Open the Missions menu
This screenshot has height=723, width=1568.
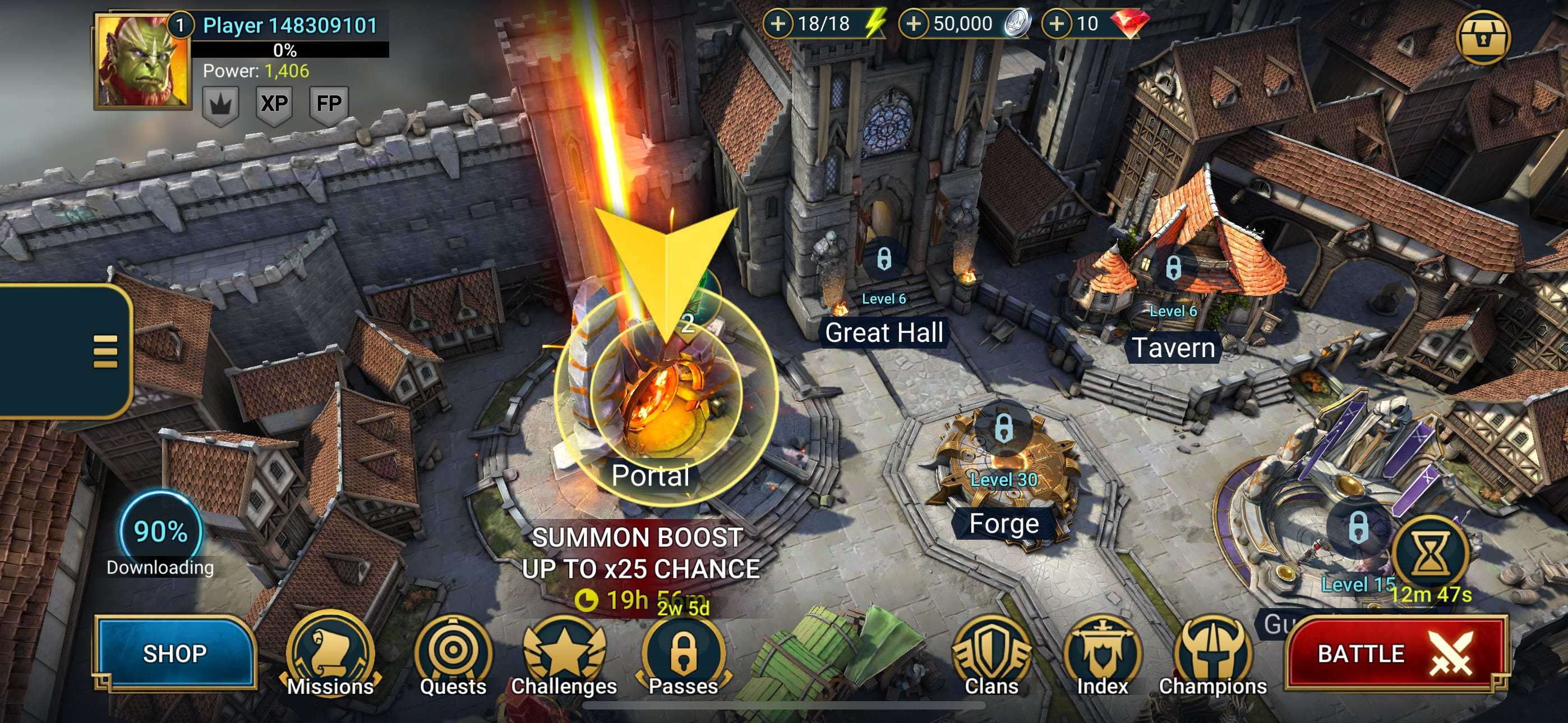click(x=330, y=658)
